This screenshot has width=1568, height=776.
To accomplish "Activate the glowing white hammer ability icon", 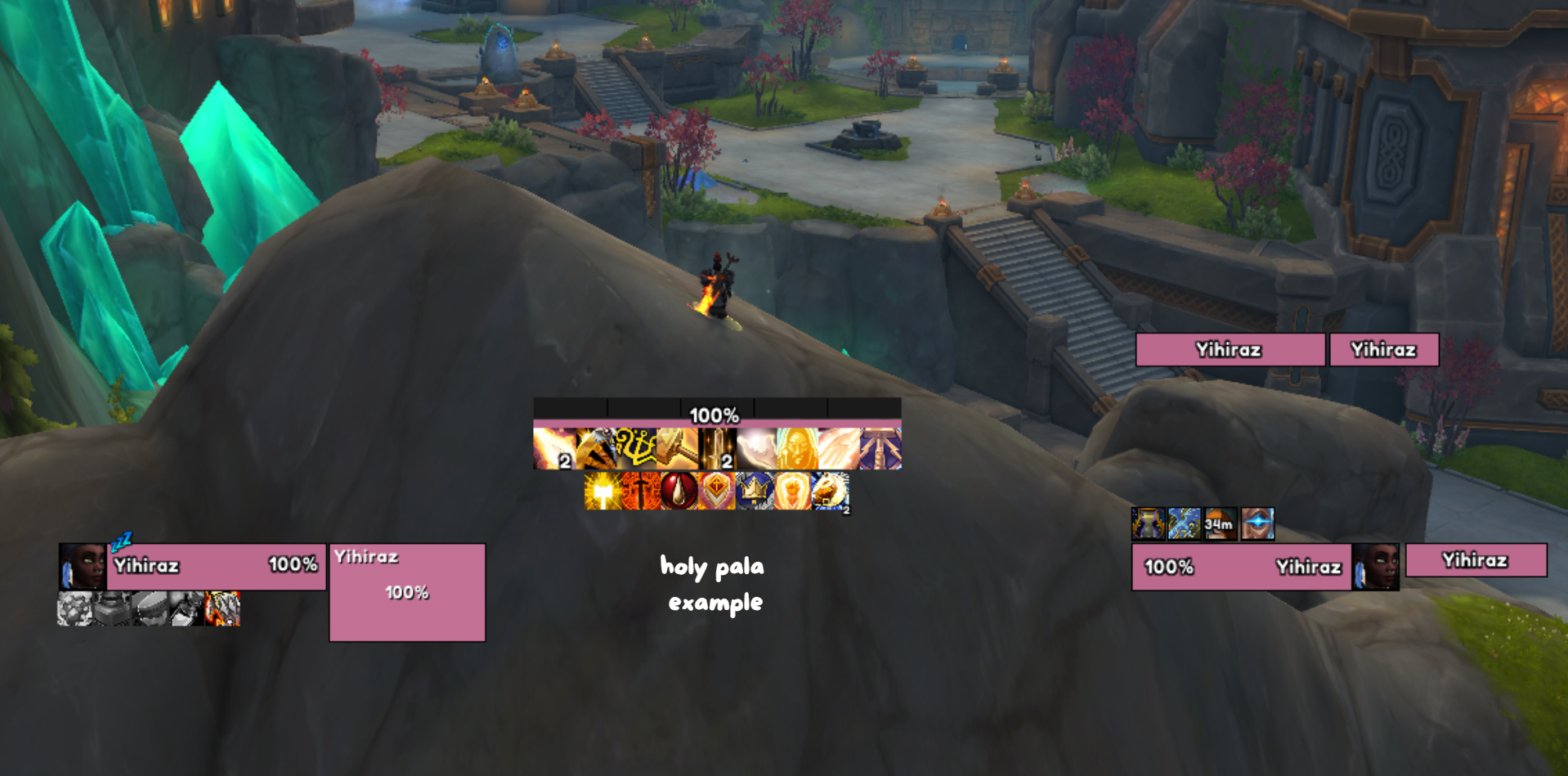I will (603, 491).
